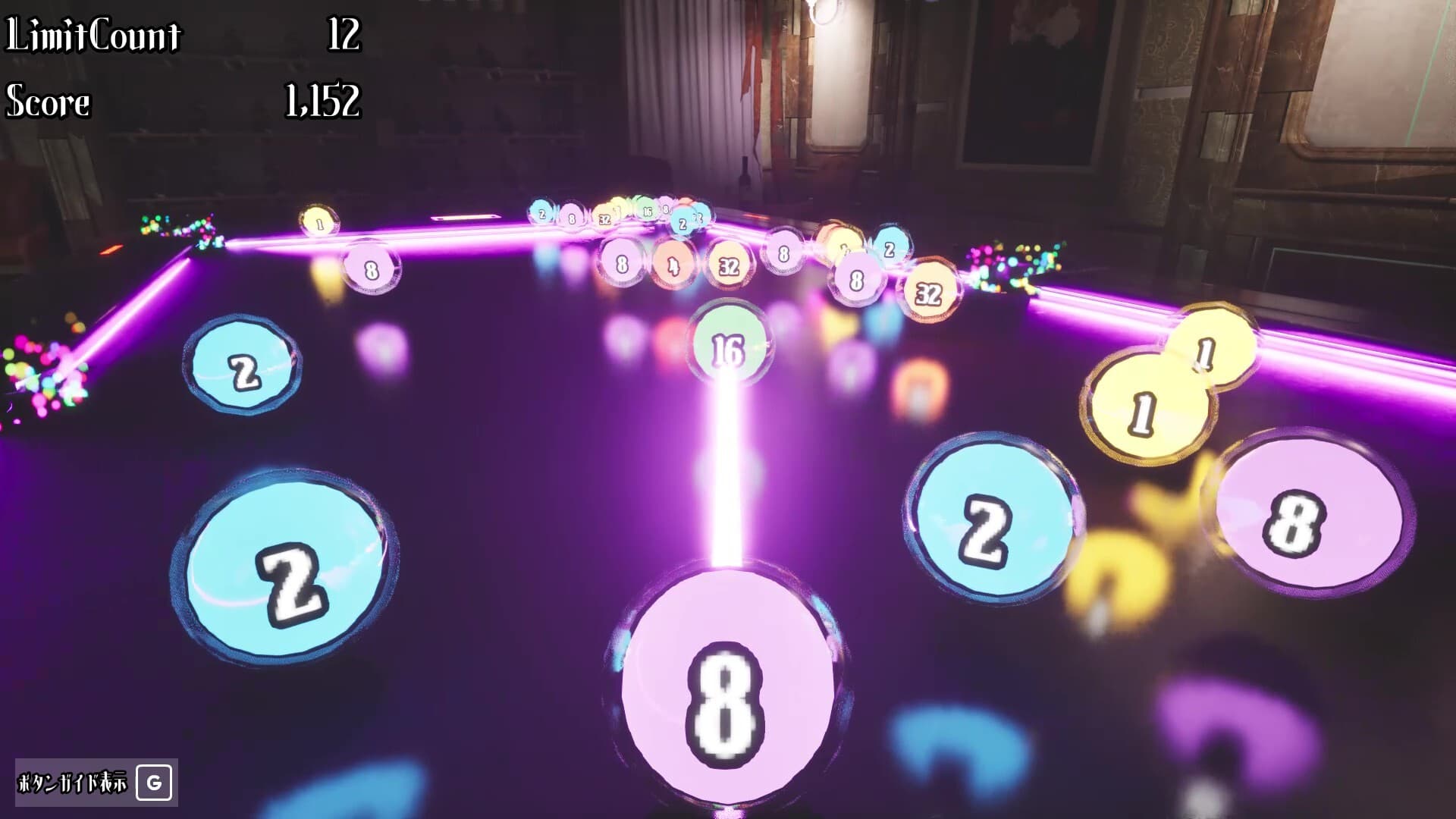Select the blue 8 ball in the rear cluster
This screenshot has width=1456, height=819.
pos(783,254)
